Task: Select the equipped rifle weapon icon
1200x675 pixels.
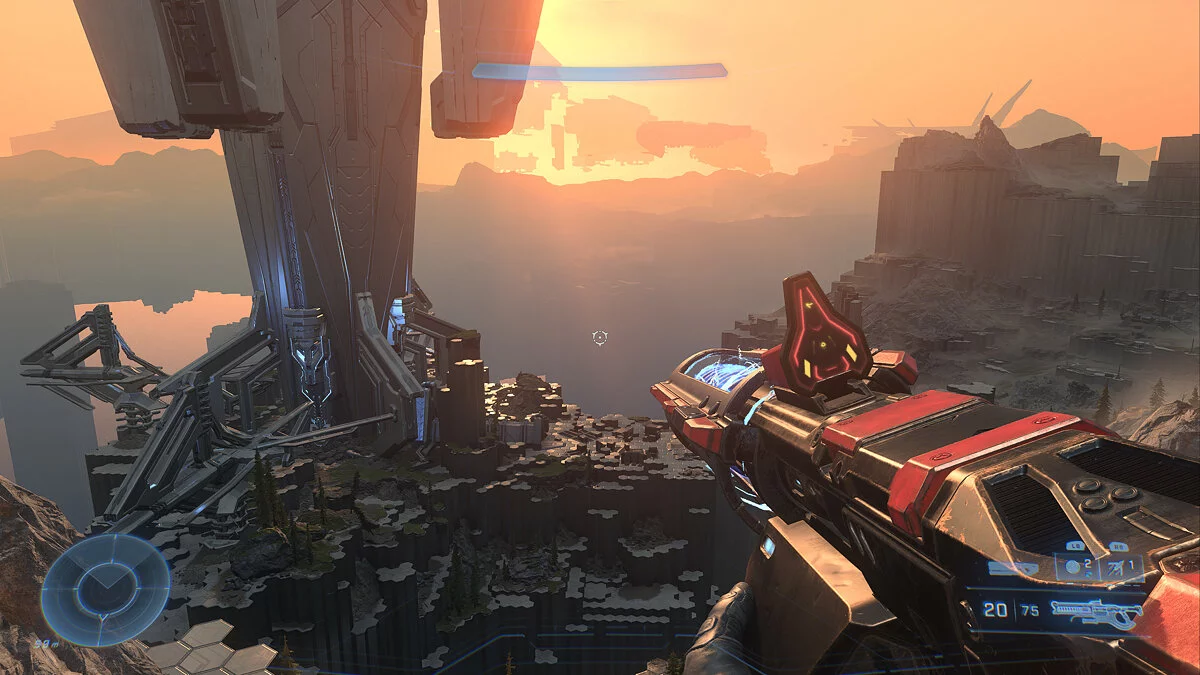Action: [x=1098, y=611]
